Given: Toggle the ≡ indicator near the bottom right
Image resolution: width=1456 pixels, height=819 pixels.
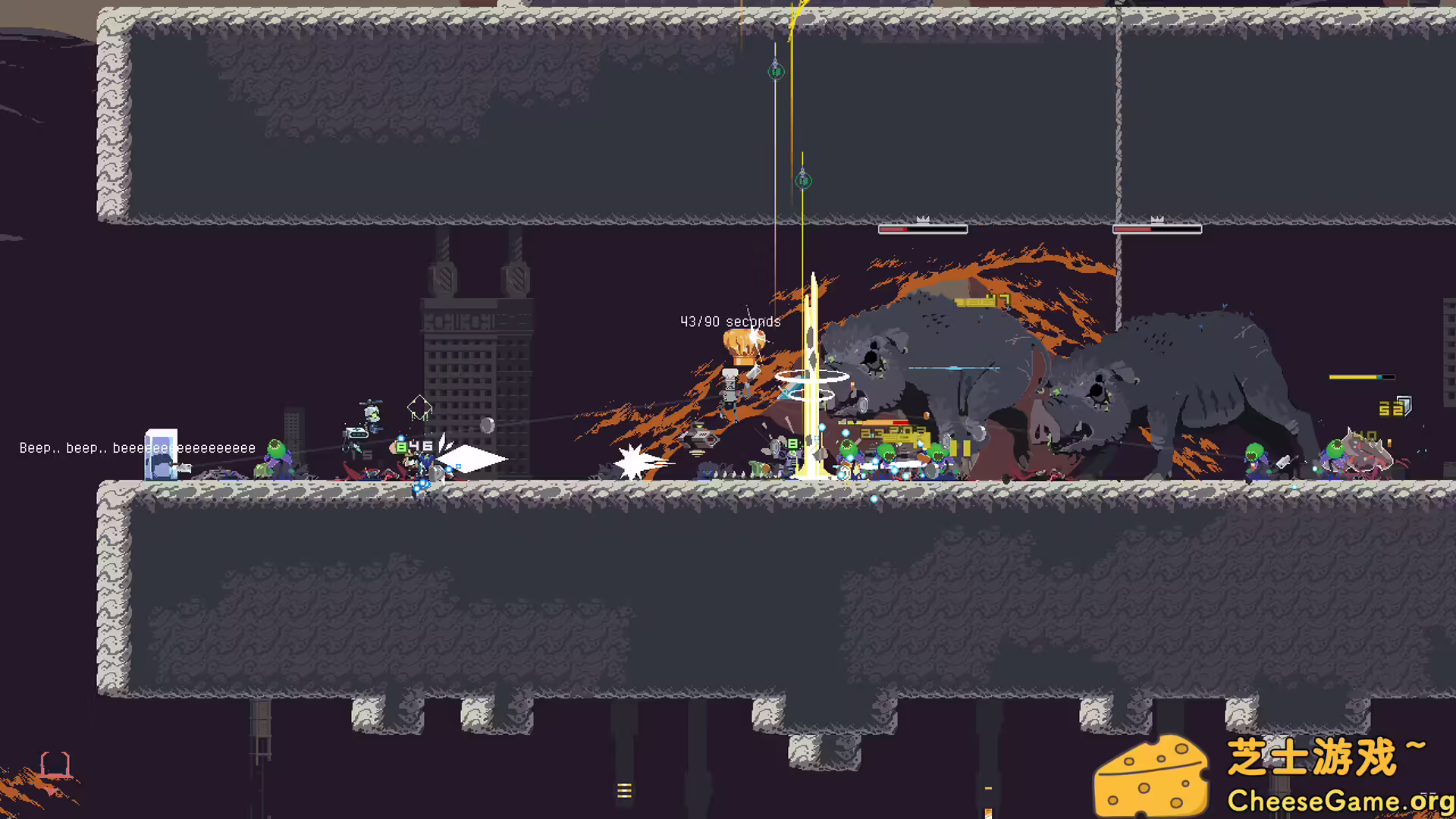Looking at the screenshot, I should click(x=990, y=788).
